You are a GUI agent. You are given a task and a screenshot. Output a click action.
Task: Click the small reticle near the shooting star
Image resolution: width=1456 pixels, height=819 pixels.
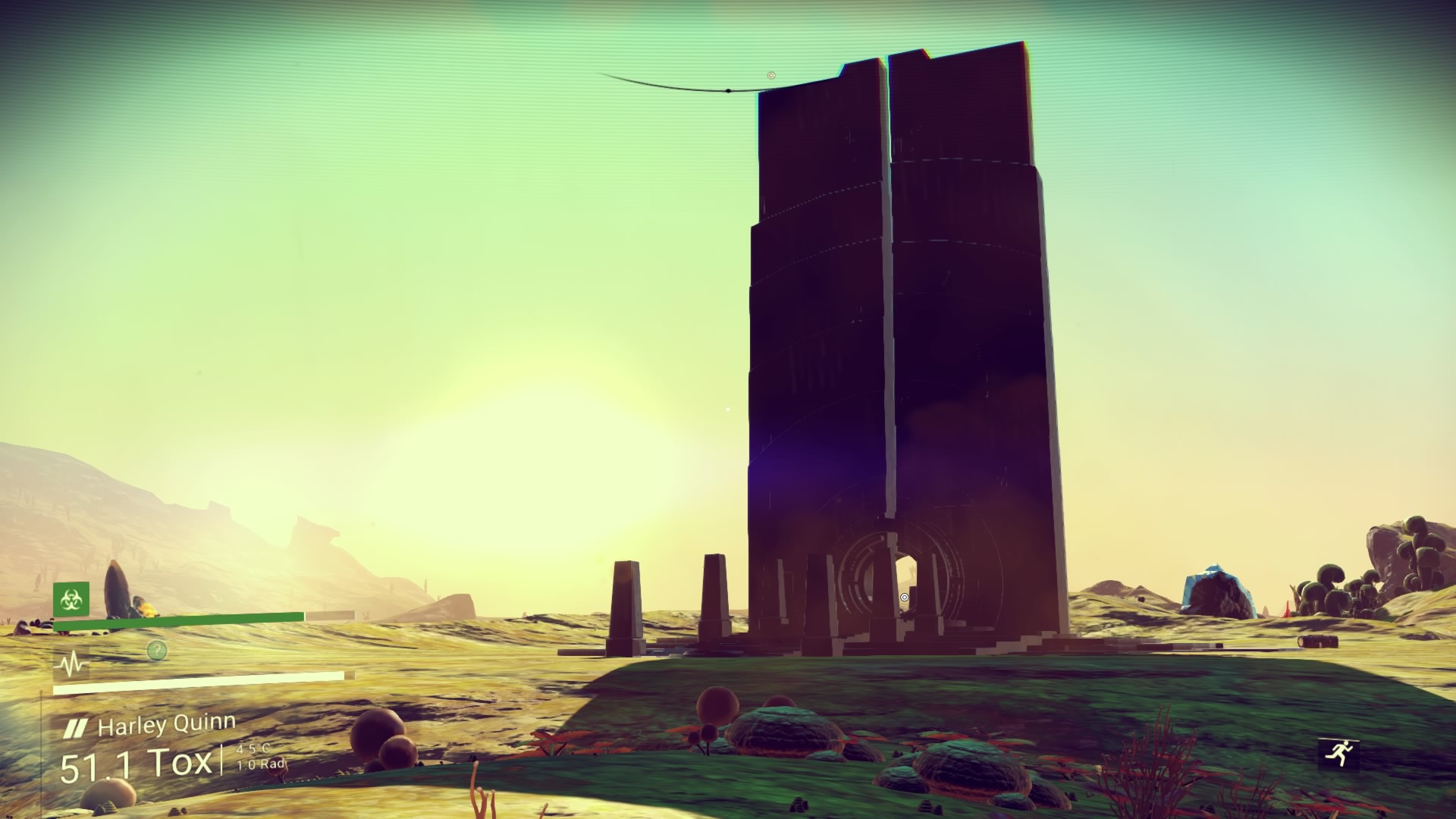770,74
